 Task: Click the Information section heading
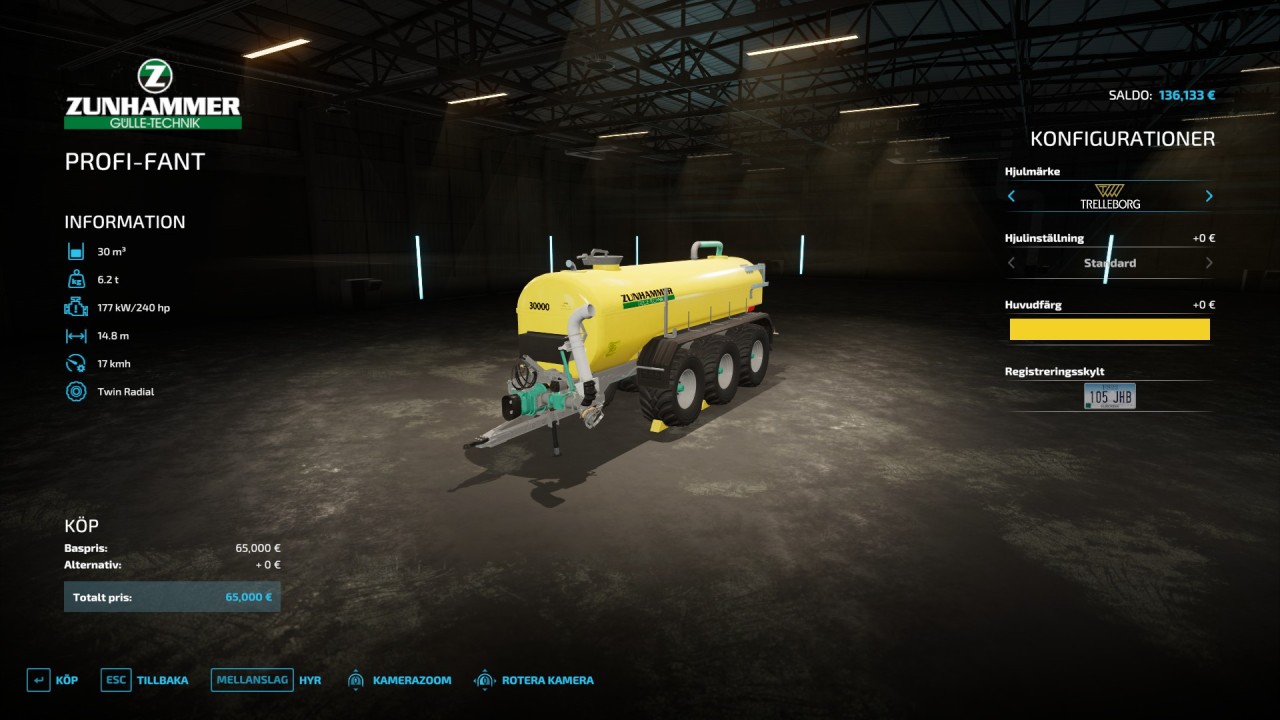point(124,221)
